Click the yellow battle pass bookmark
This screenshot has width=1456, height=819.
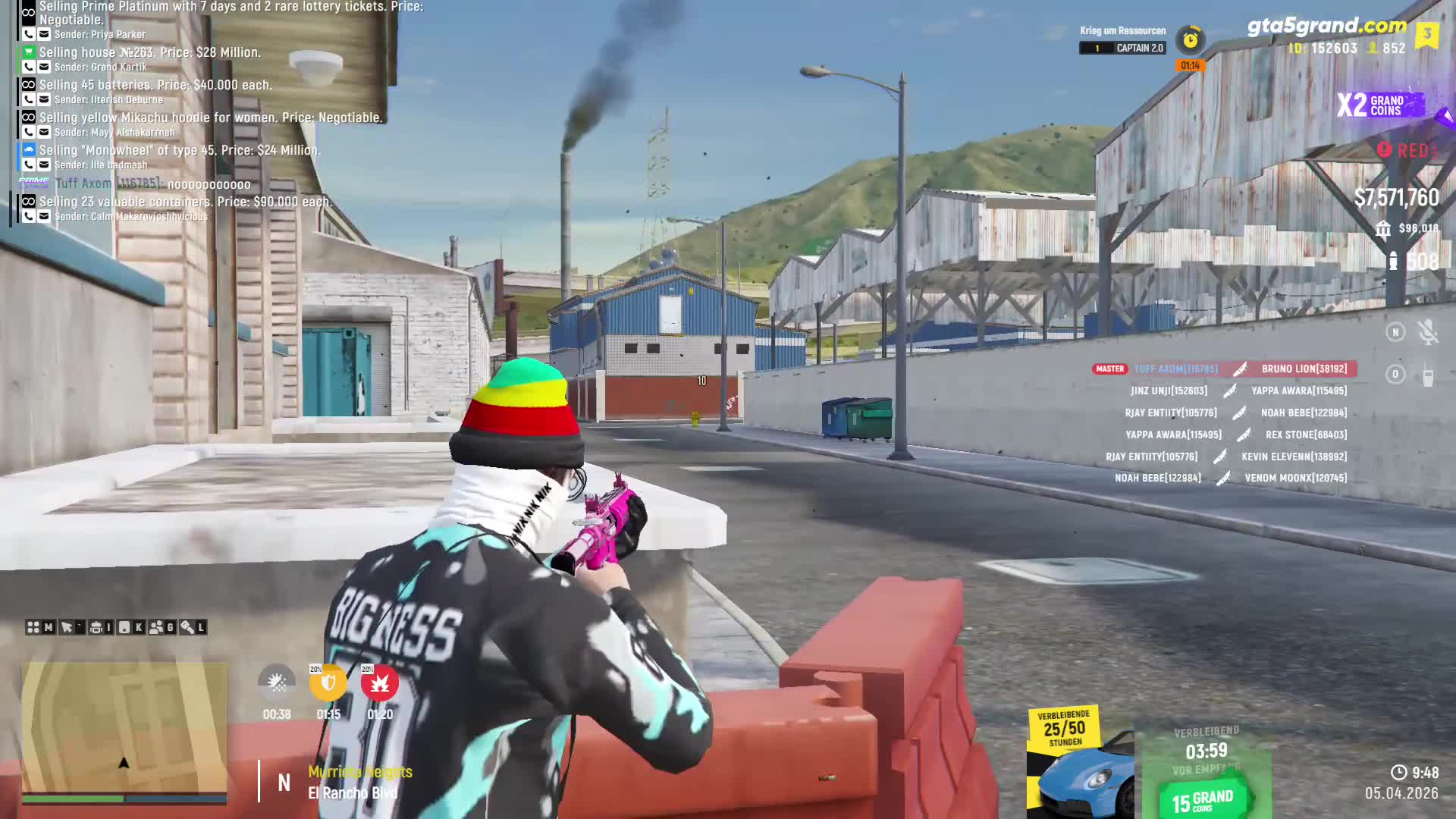tap(1427, 34)
